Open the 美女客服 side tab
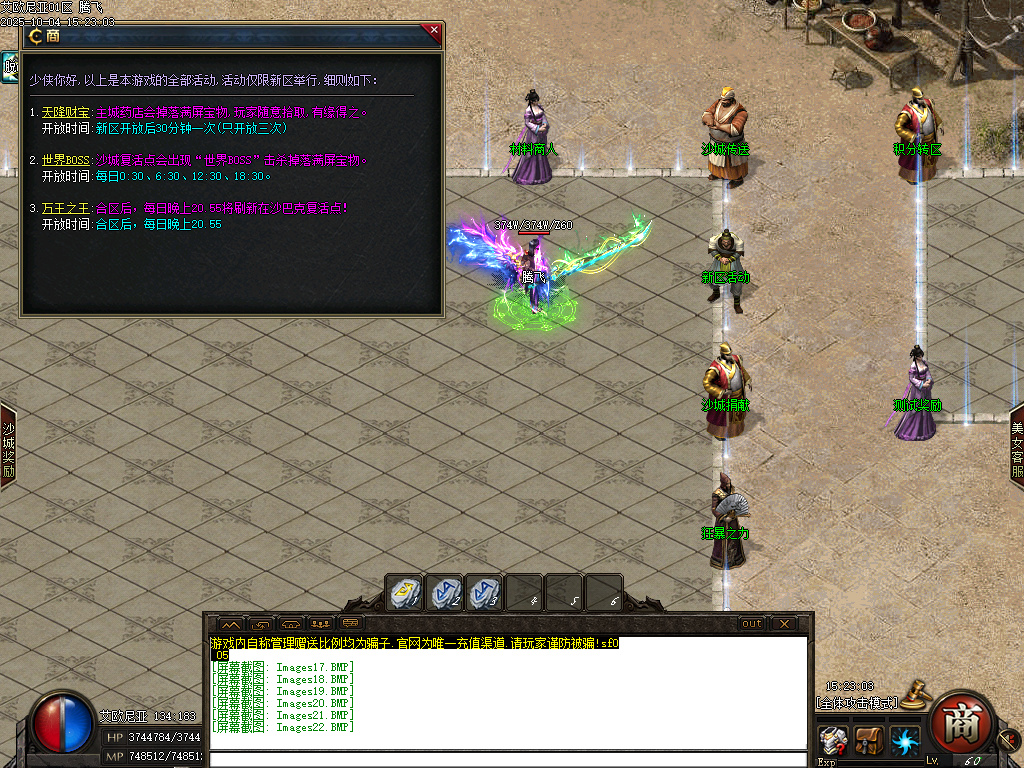1024x768 pixels. (1016, 448)
